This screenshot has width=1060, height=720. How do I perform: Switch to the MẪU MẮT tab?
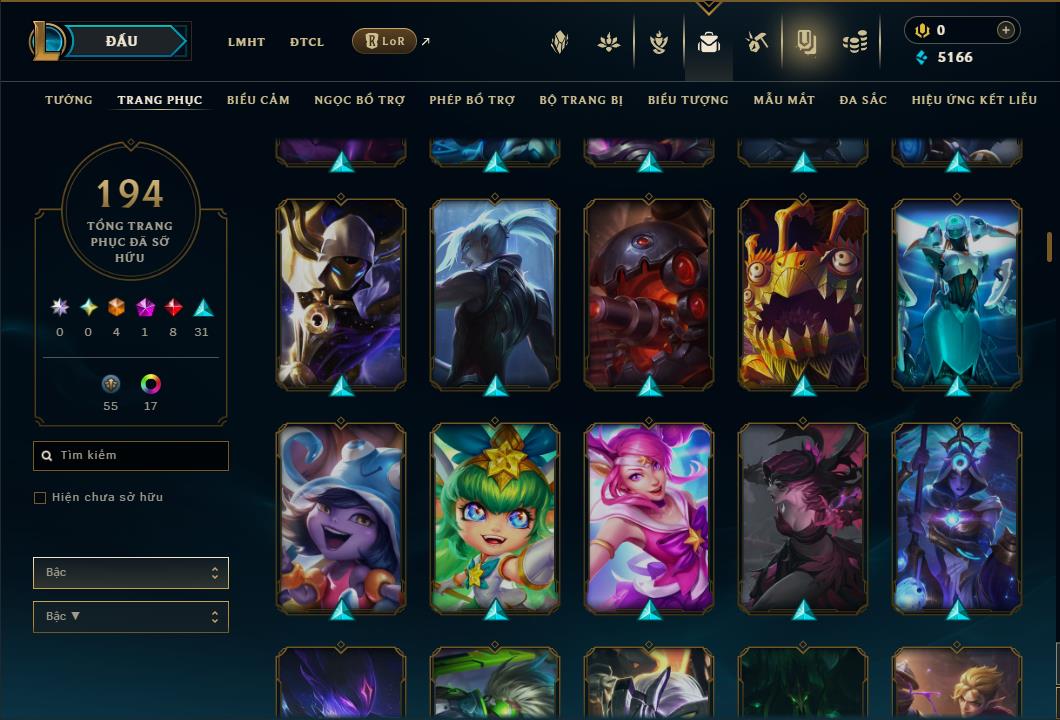(x=784, y=100)
